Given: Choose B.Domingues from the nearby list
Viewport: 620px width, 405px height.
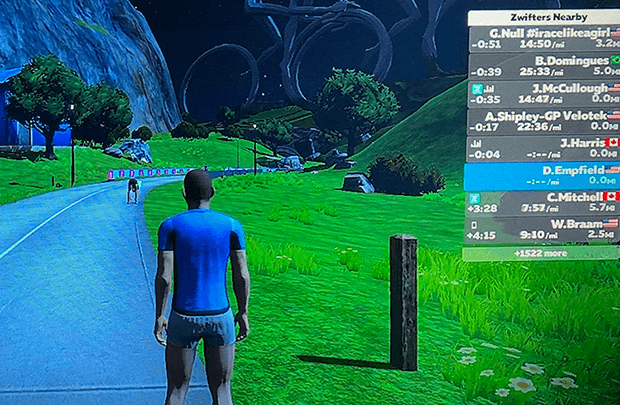Looking at the screenshot, I should coord(541,66).
